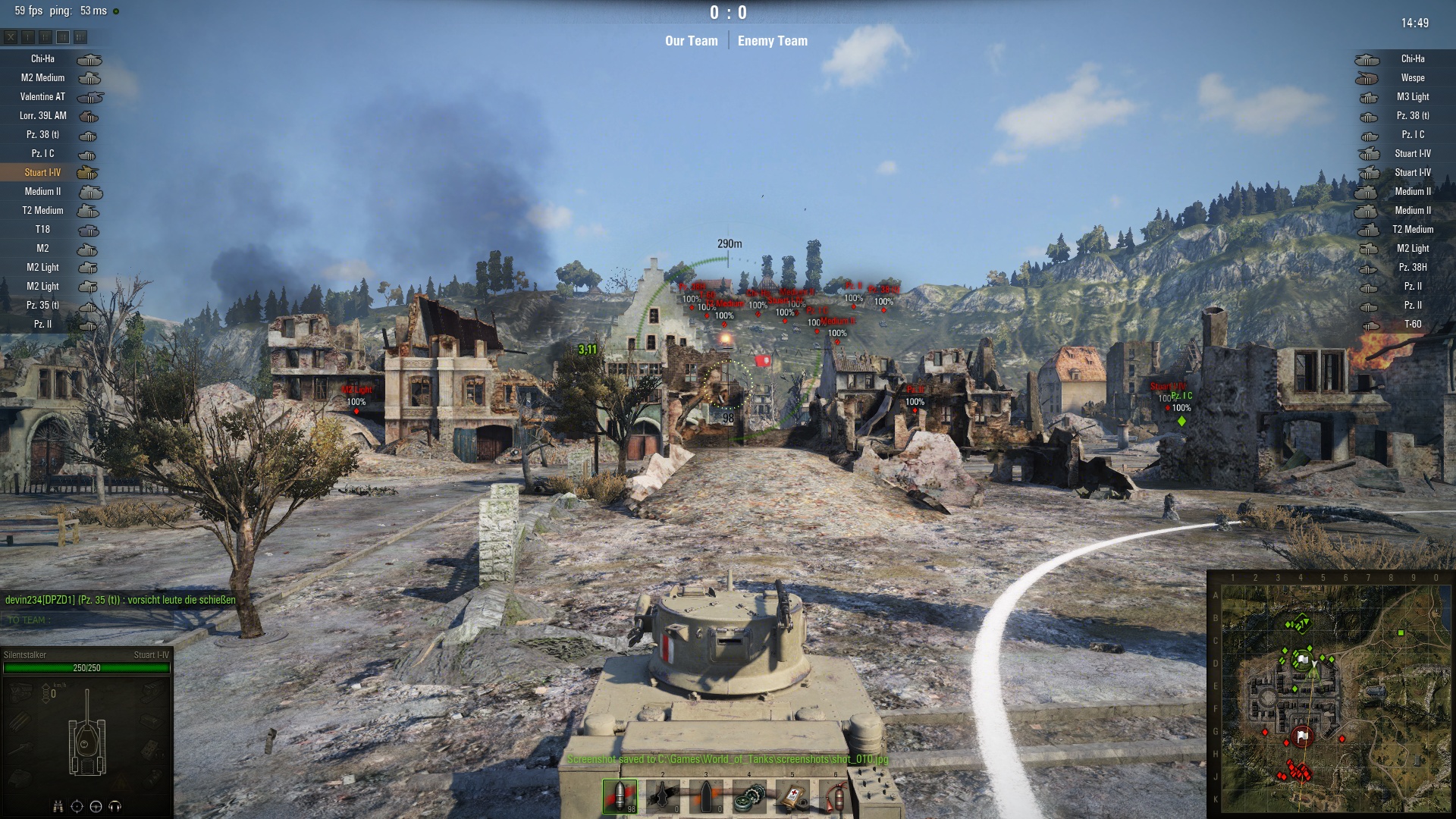Select T-60 in the enemy team list

[x=1412, y=325]
